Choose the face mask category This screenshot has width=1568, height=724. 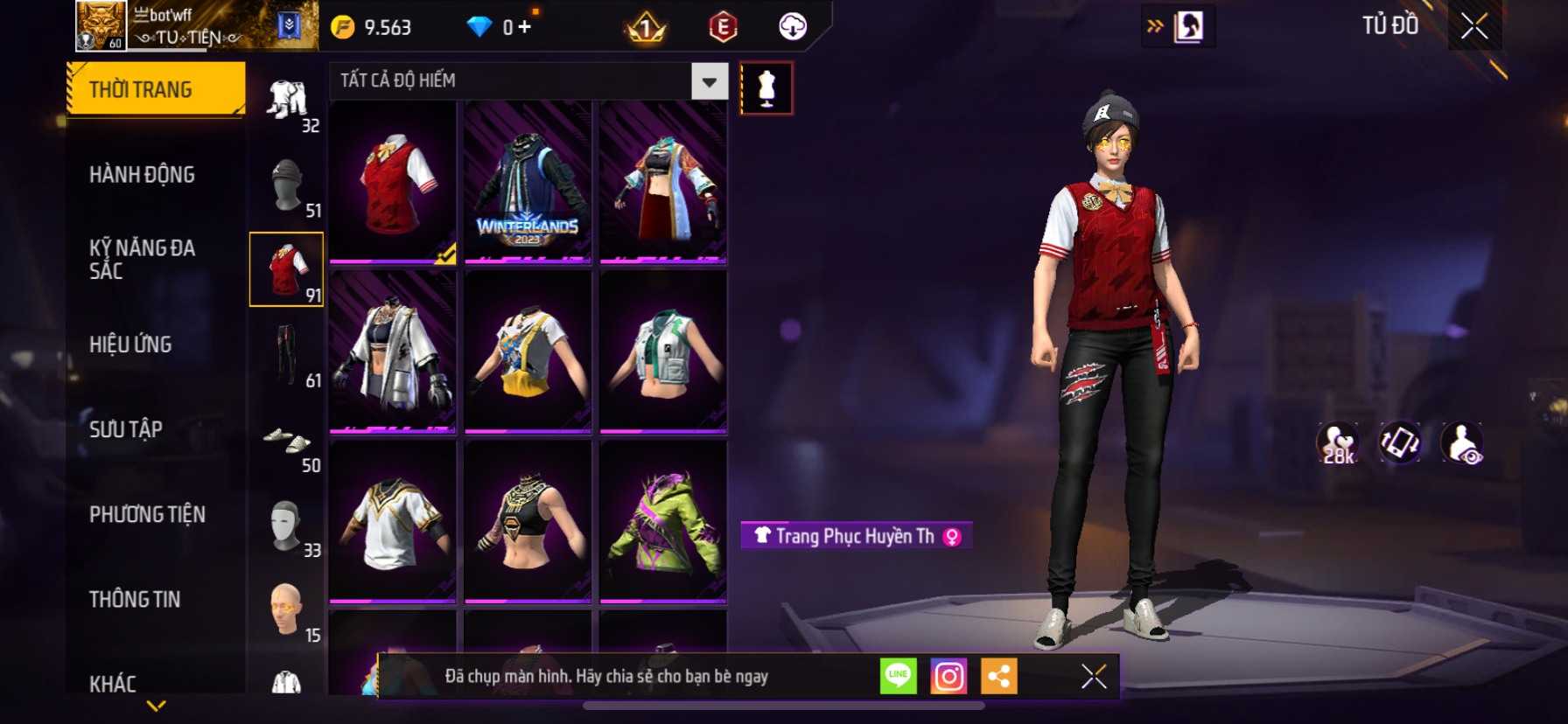click(x=287, y=526)
